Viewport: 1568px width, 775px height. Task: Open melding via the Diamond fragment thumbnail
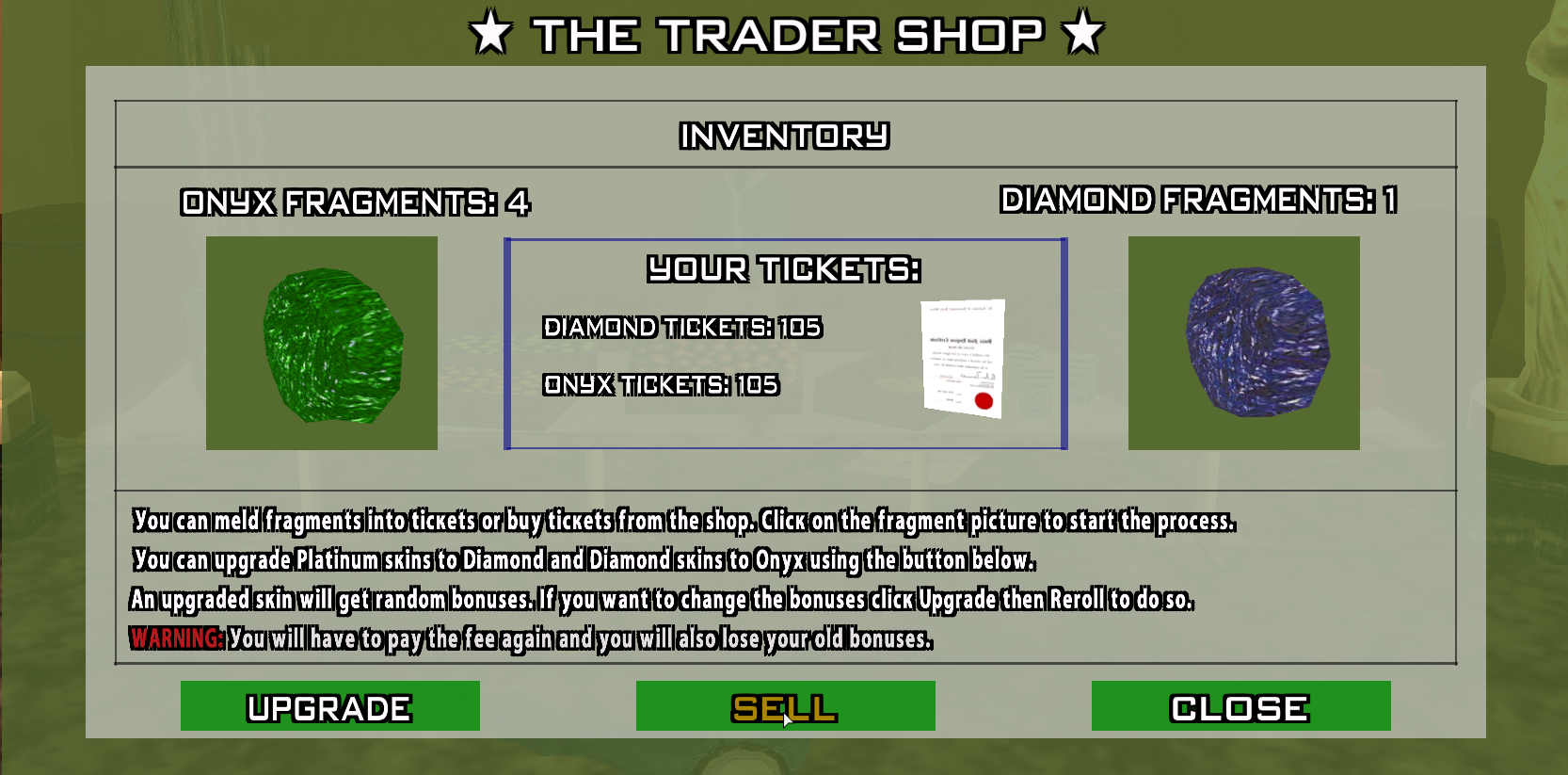pos(1242,343)
